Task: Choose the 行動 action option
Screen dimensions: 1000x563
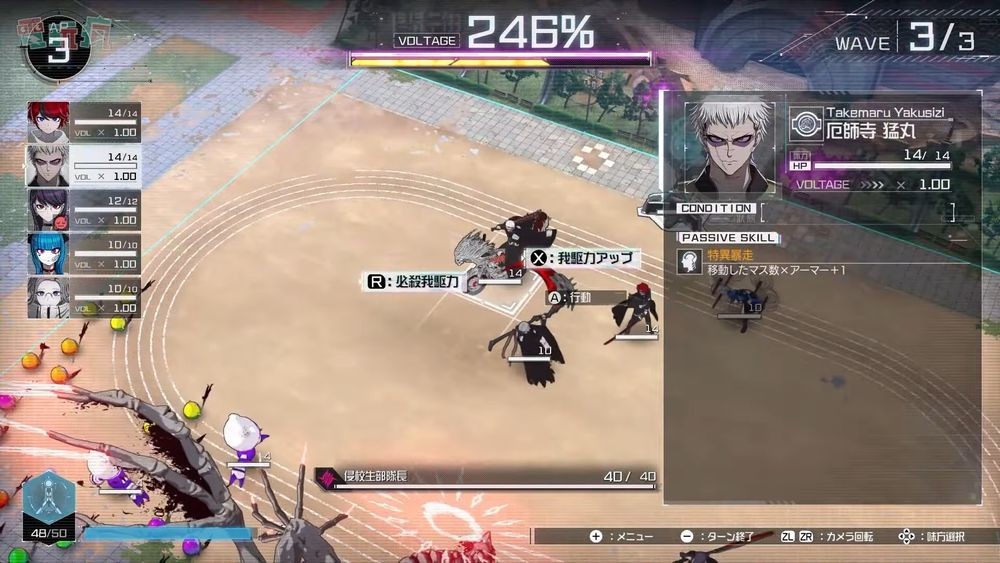Action: click(x=570, y=297)
